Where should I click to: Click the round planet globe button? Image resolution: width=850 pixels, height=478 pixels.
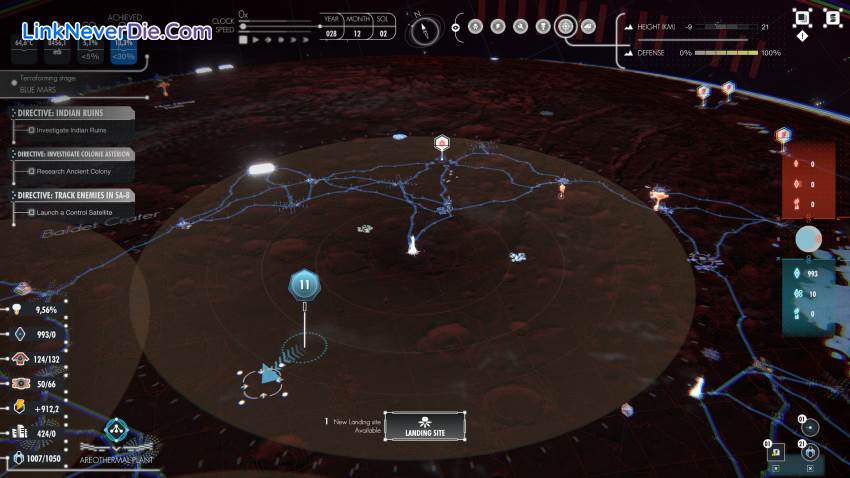pos(808,239)
